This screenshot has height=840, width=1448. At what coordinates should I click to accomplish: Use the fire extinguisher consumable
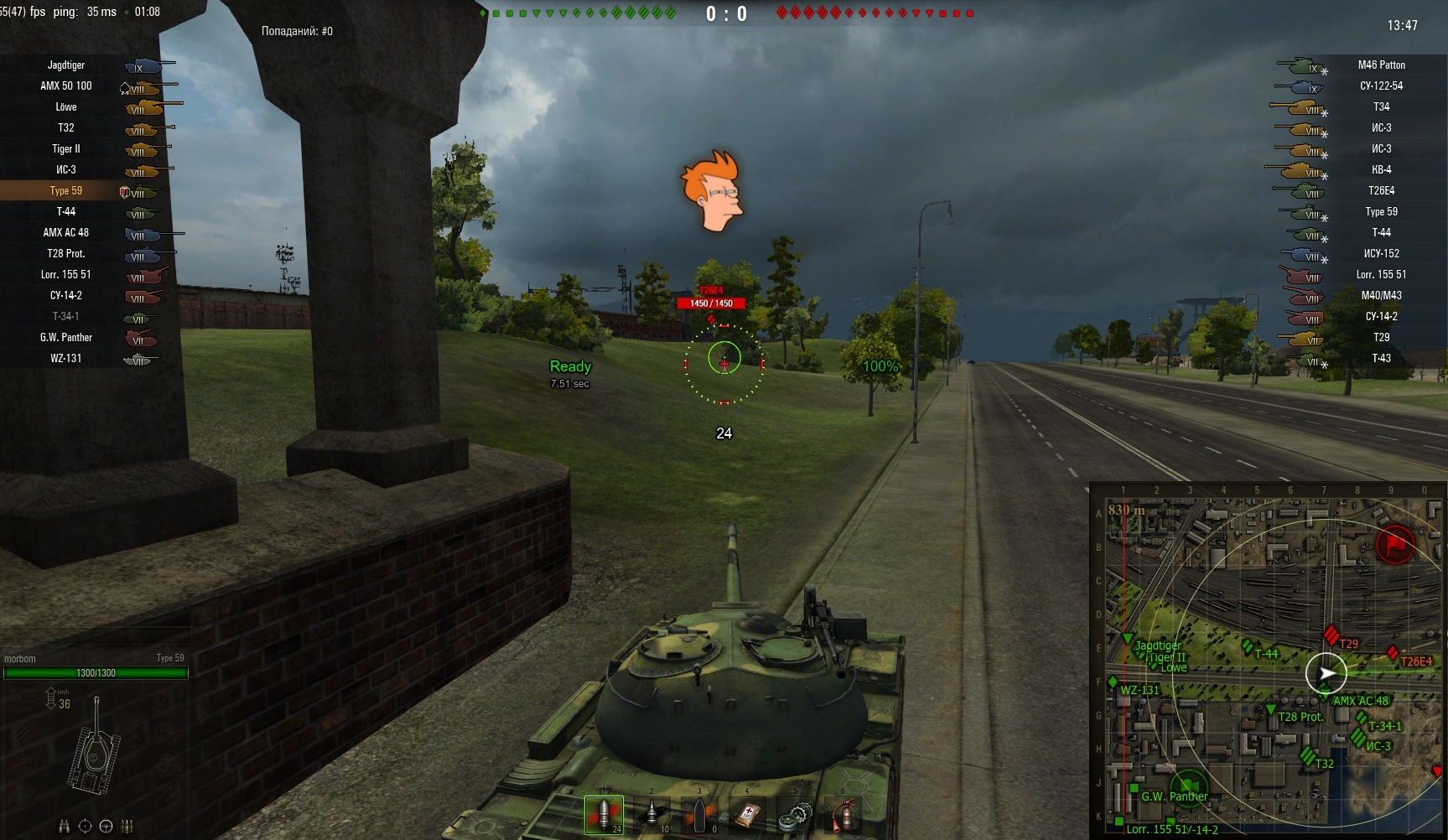click(x=843, y=815)
